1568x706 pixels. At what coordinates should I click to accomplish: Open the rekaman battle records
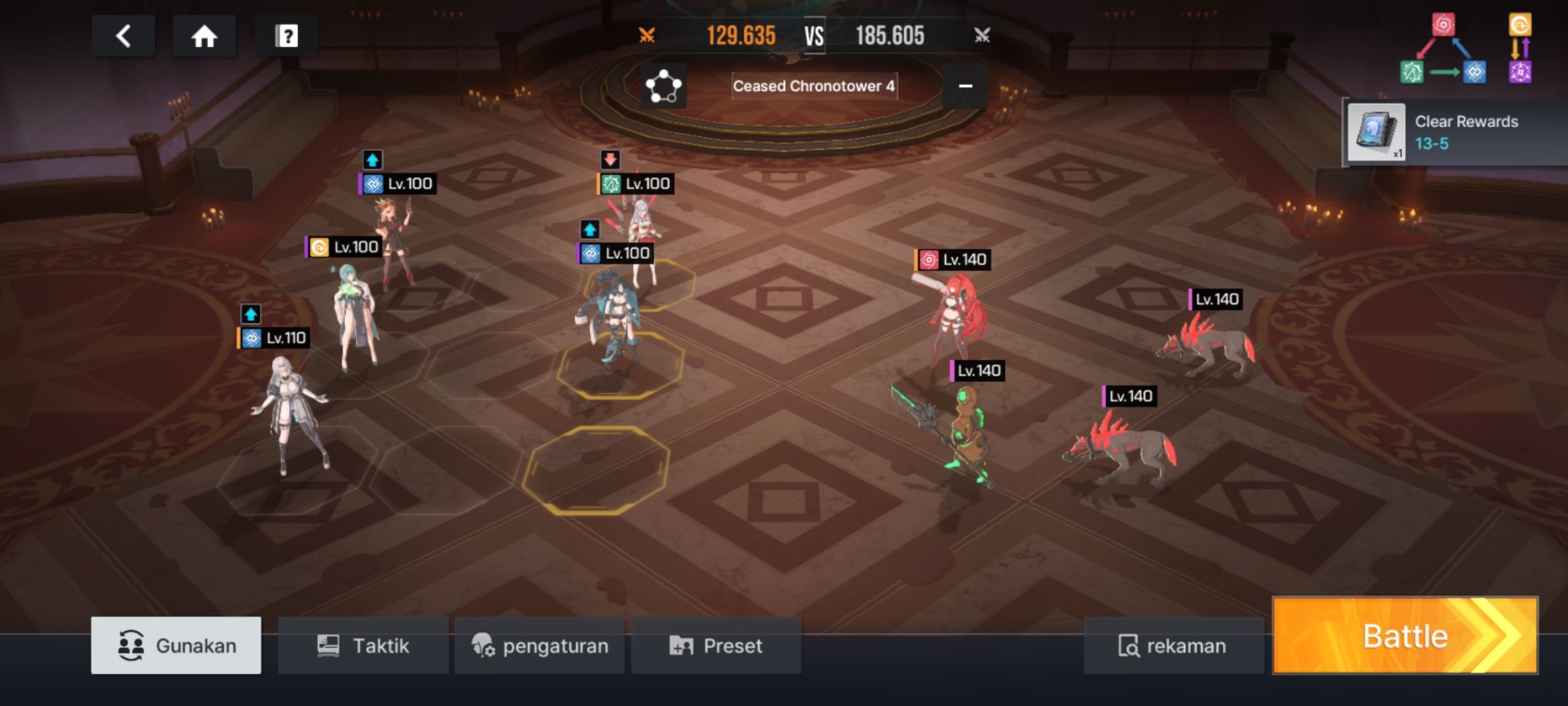[x=1173, y=646]
